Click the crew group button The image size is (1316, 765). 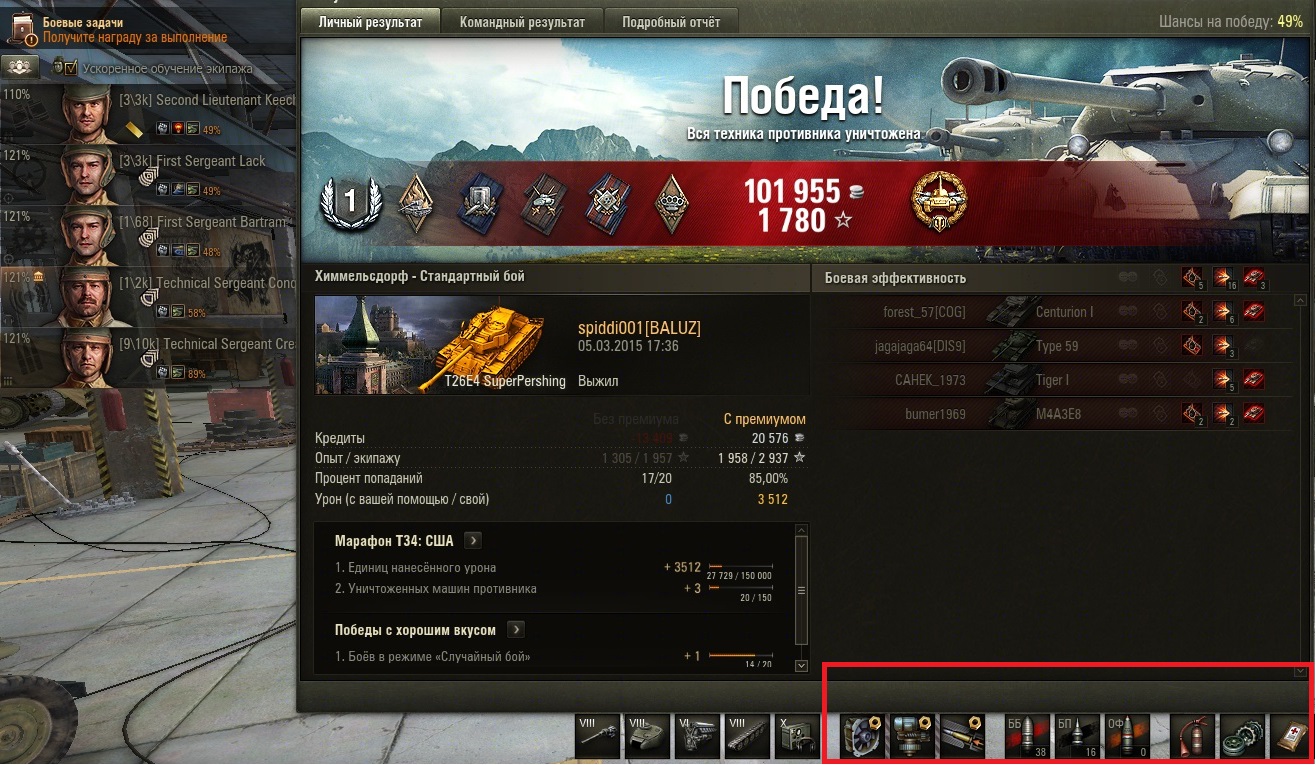click(19, 67)
